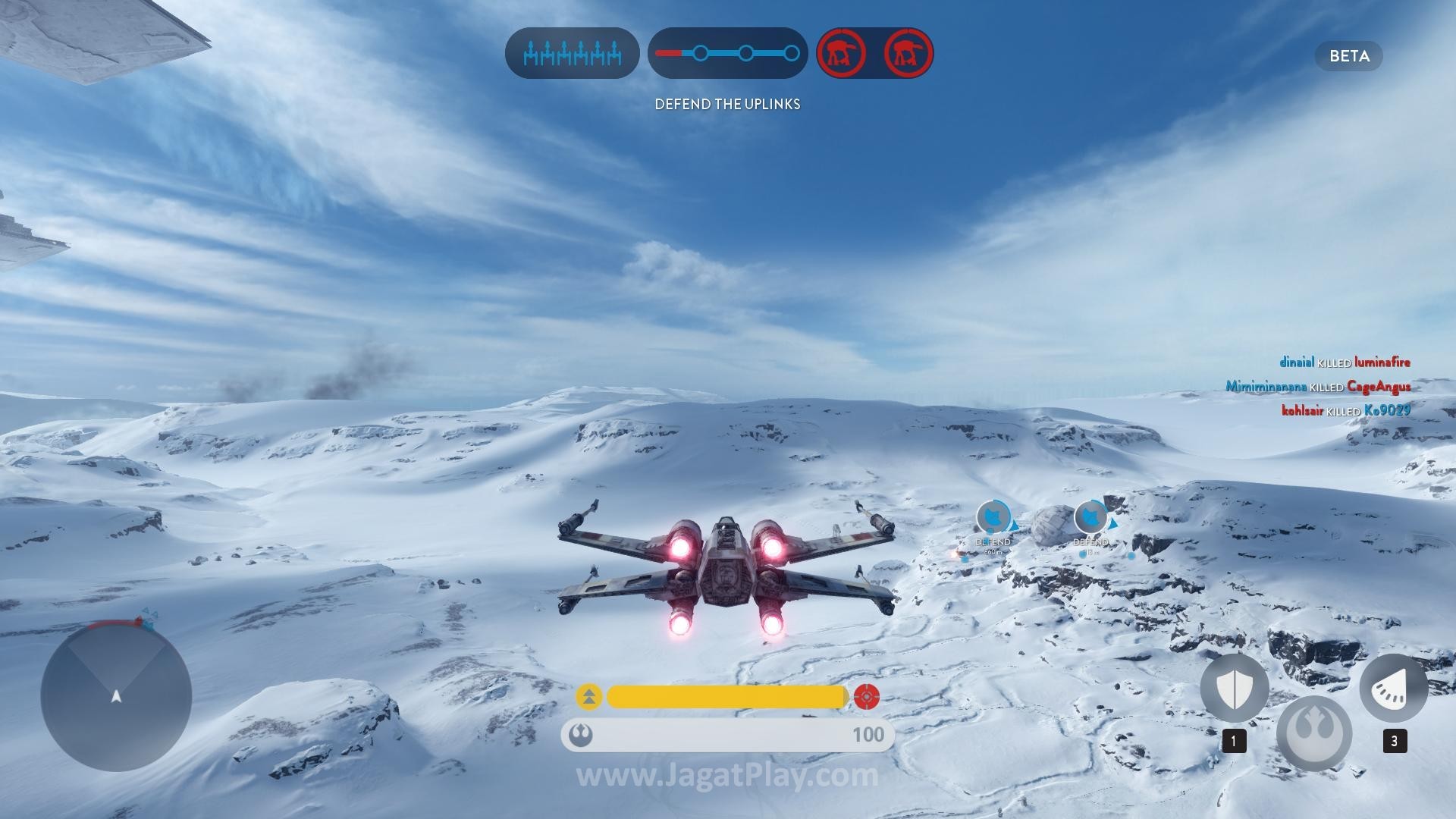The width and height of the screenshot is (1456, 819).
Task: Click the Rebel Alliance emblem ability button
Action: tap(1314, 733)
